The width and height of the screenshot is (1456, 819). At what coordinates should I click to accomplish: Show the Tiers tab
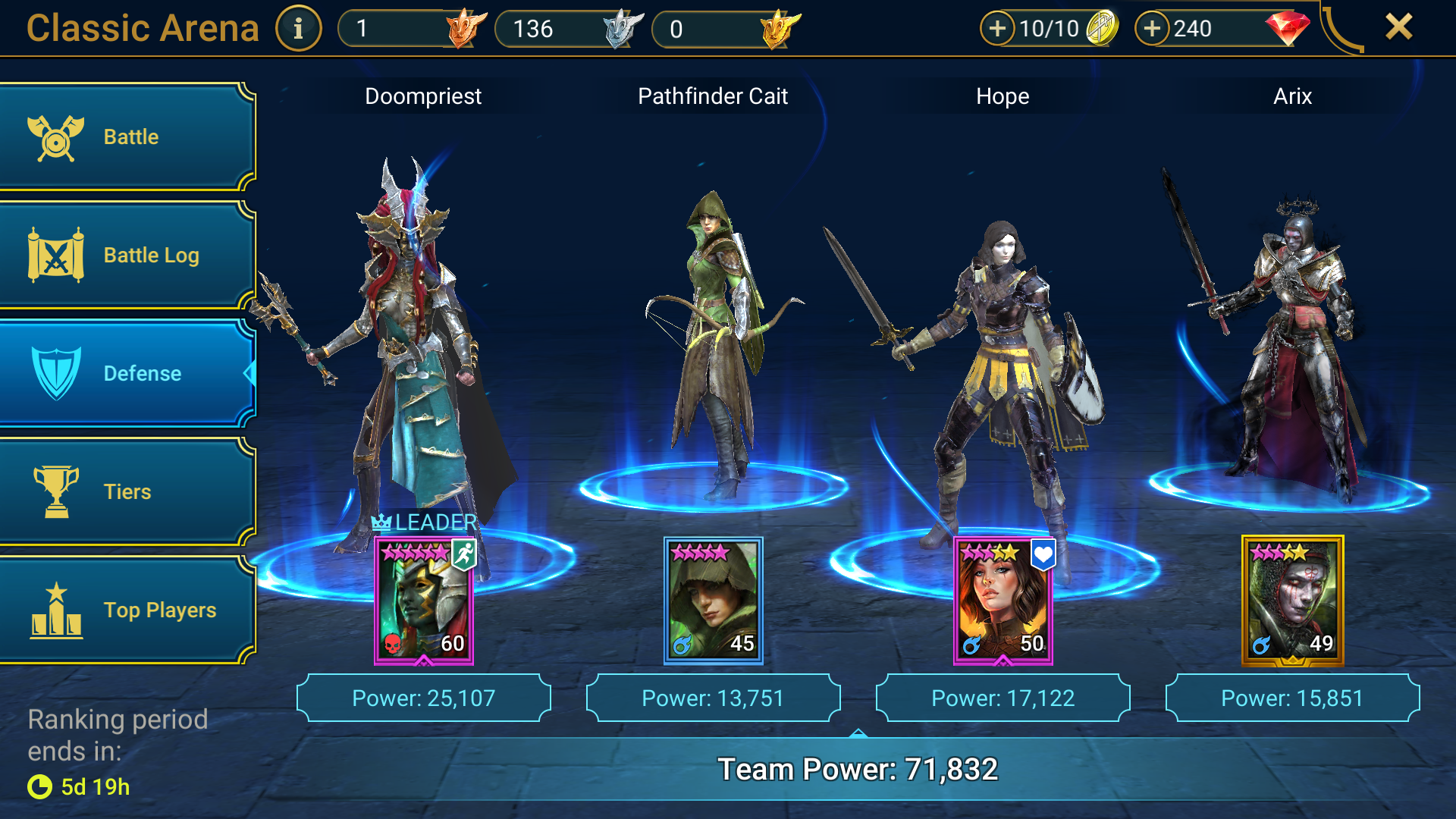pos(127,491)
